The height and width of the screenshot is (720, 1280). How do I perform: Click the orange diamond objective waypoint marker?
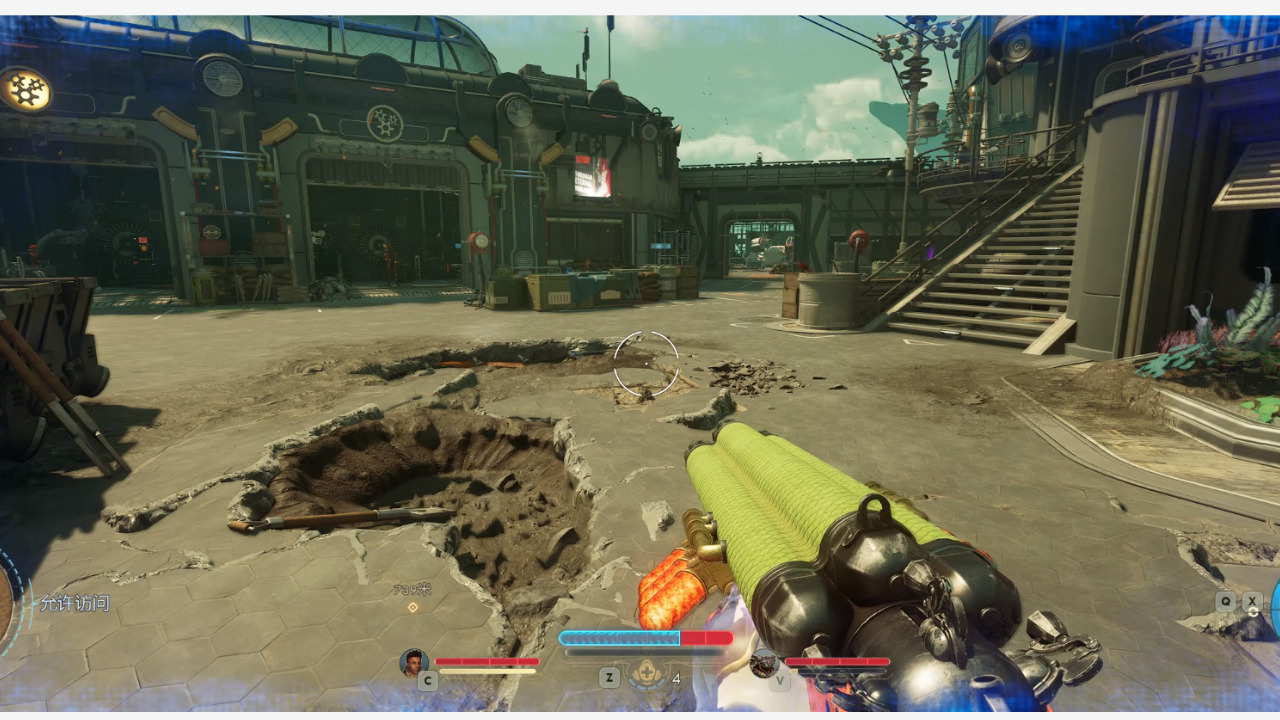(x=413, y=607)
